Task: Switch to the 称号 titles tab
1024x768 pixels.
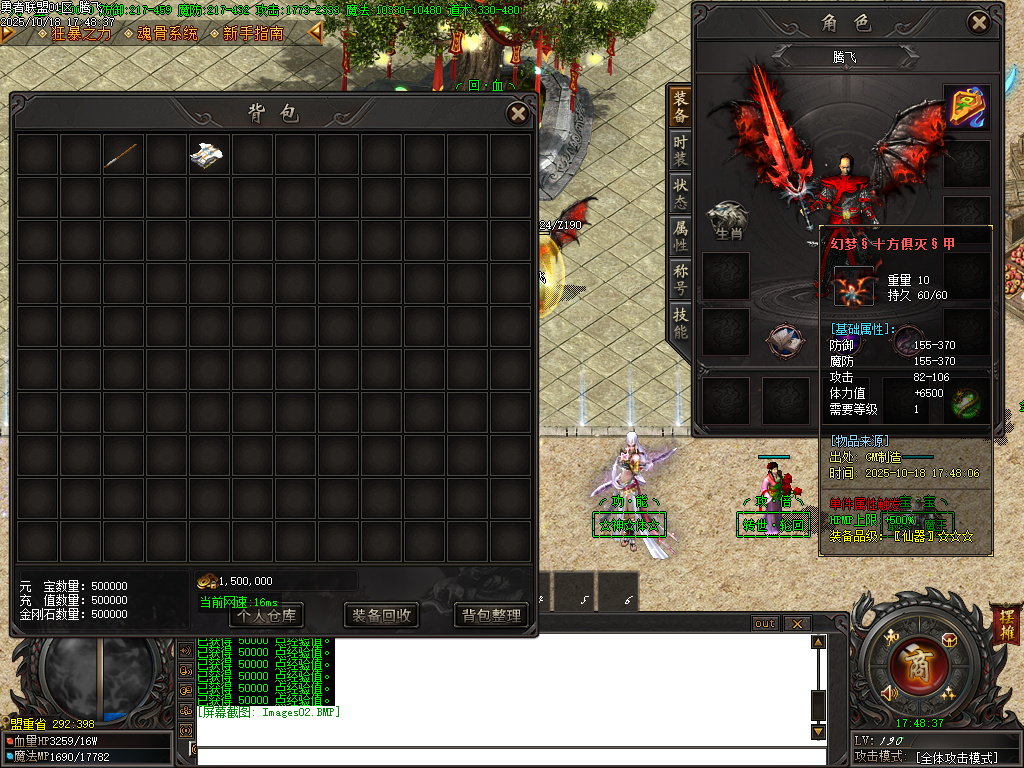Action: (680, 278)
